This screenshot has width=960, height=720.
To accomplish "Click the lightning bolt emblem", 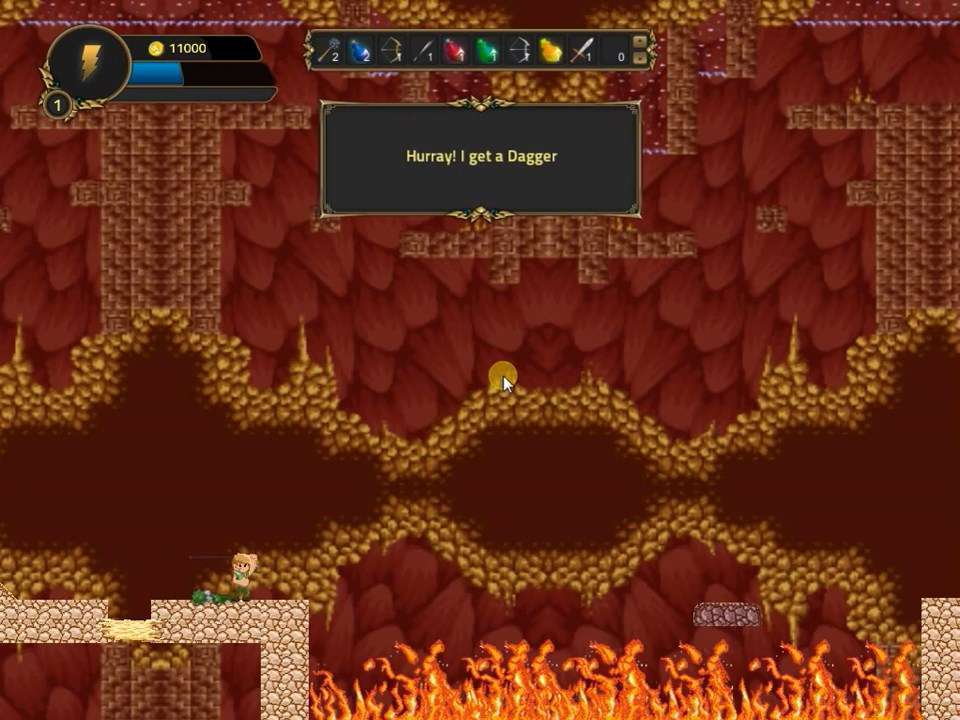I will click(x=89, y=63).
